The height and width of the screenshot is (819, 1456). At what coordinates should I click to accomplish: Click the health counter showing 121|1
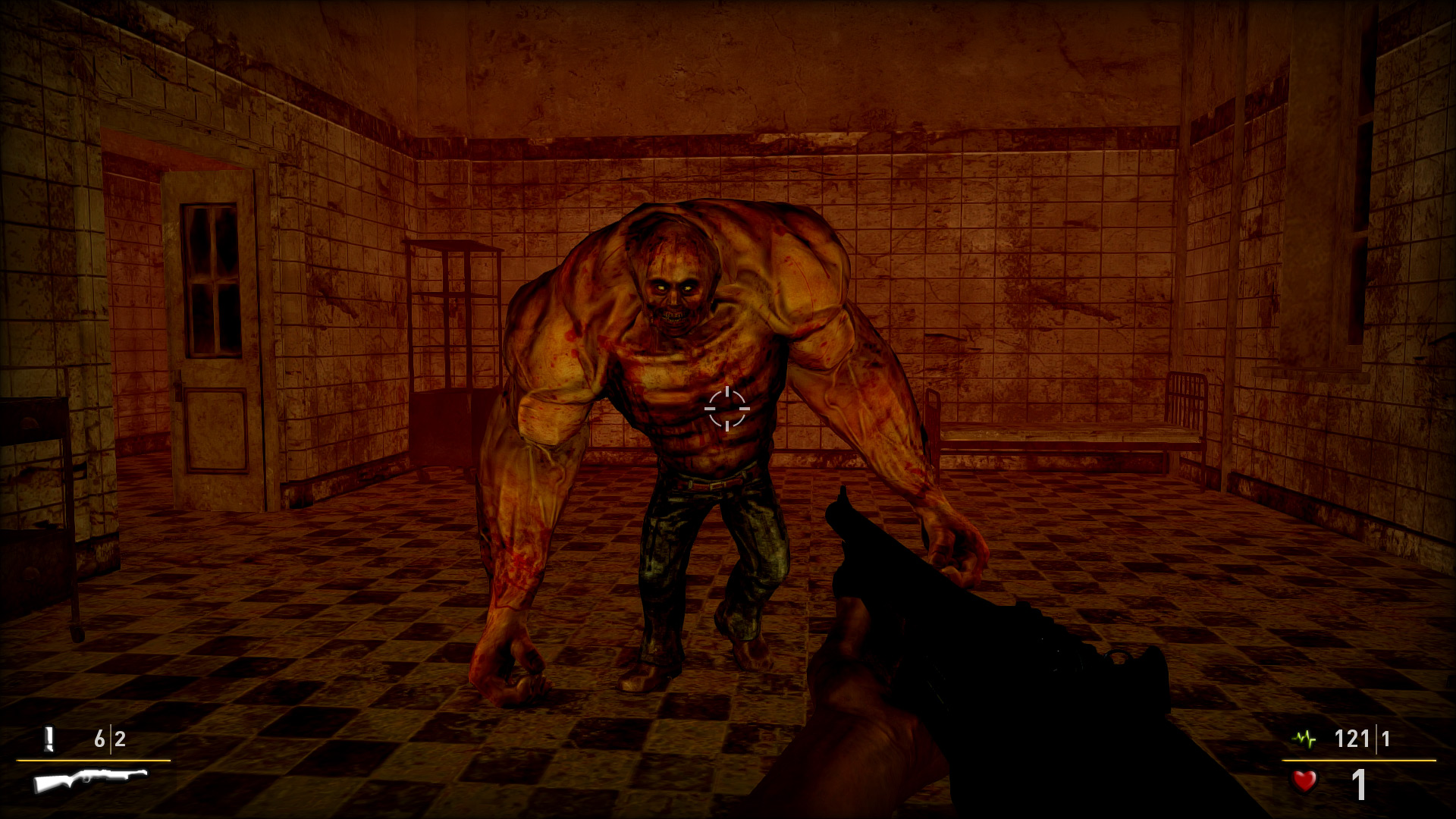pyautogui.click(x=1361, y=738)
